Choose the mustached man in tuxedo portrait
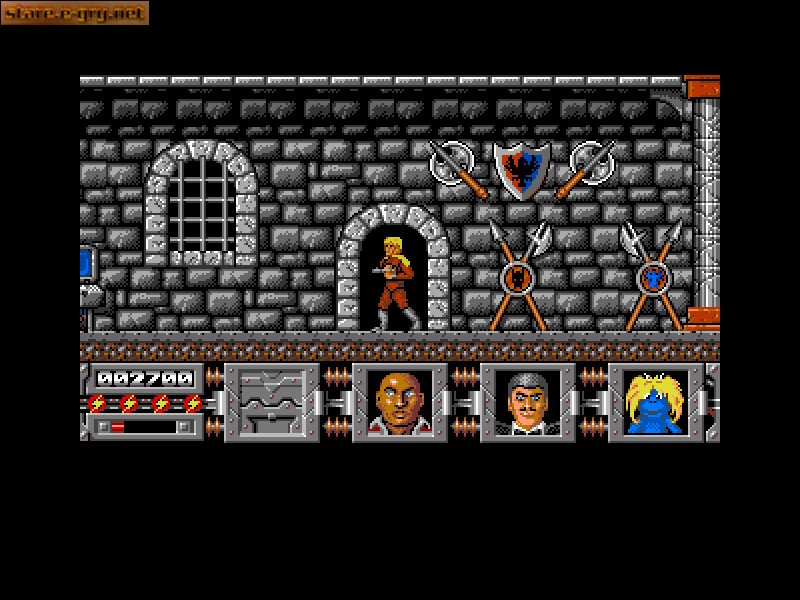800x600 pixels. (x=528, y=402)
